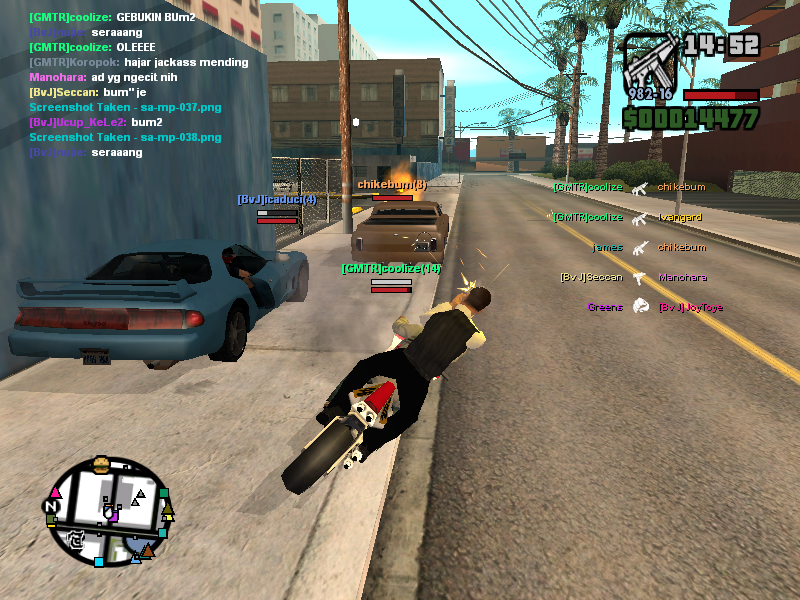Select the kill feed row with victim Ivangard
Viewport: 800px width, 600px height.
(628, 217)
